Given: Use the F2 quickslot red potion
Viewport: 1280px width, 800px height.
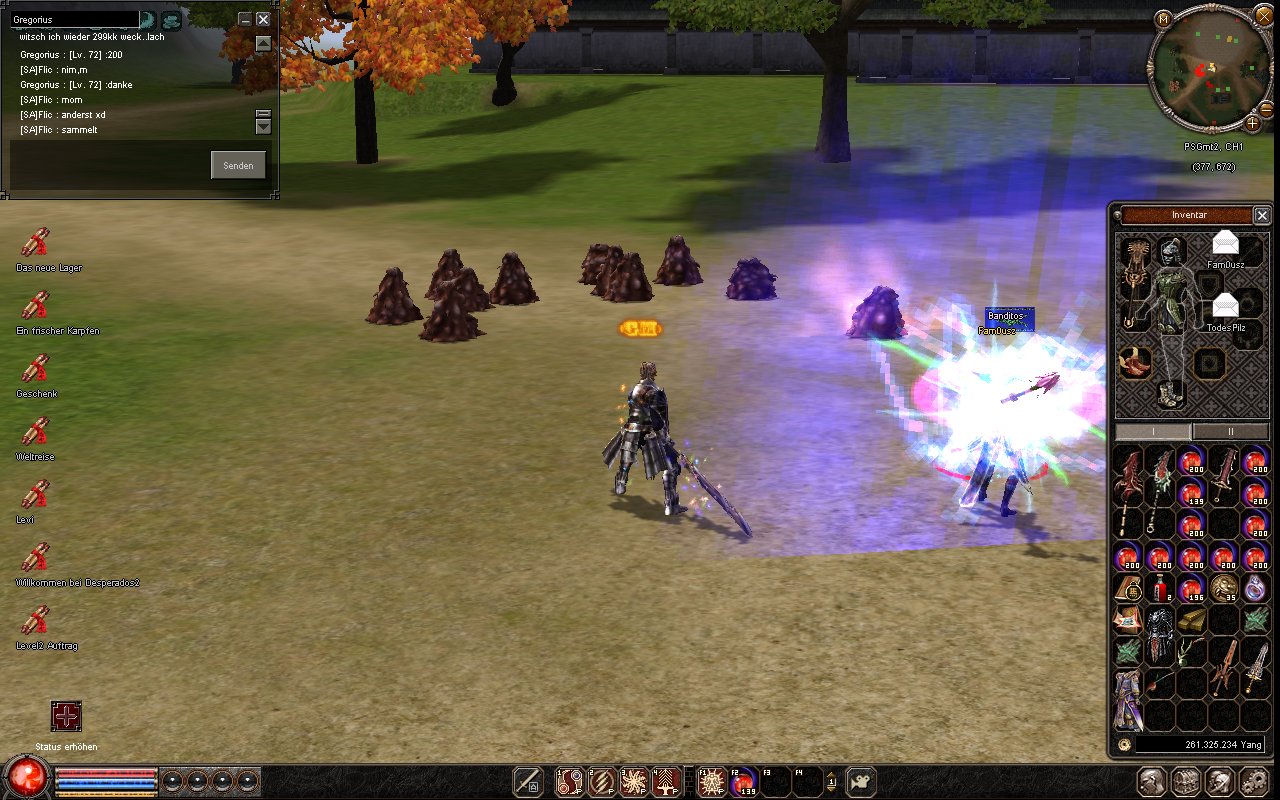Looking at the screenshot, I should click(x=743, y=781).
